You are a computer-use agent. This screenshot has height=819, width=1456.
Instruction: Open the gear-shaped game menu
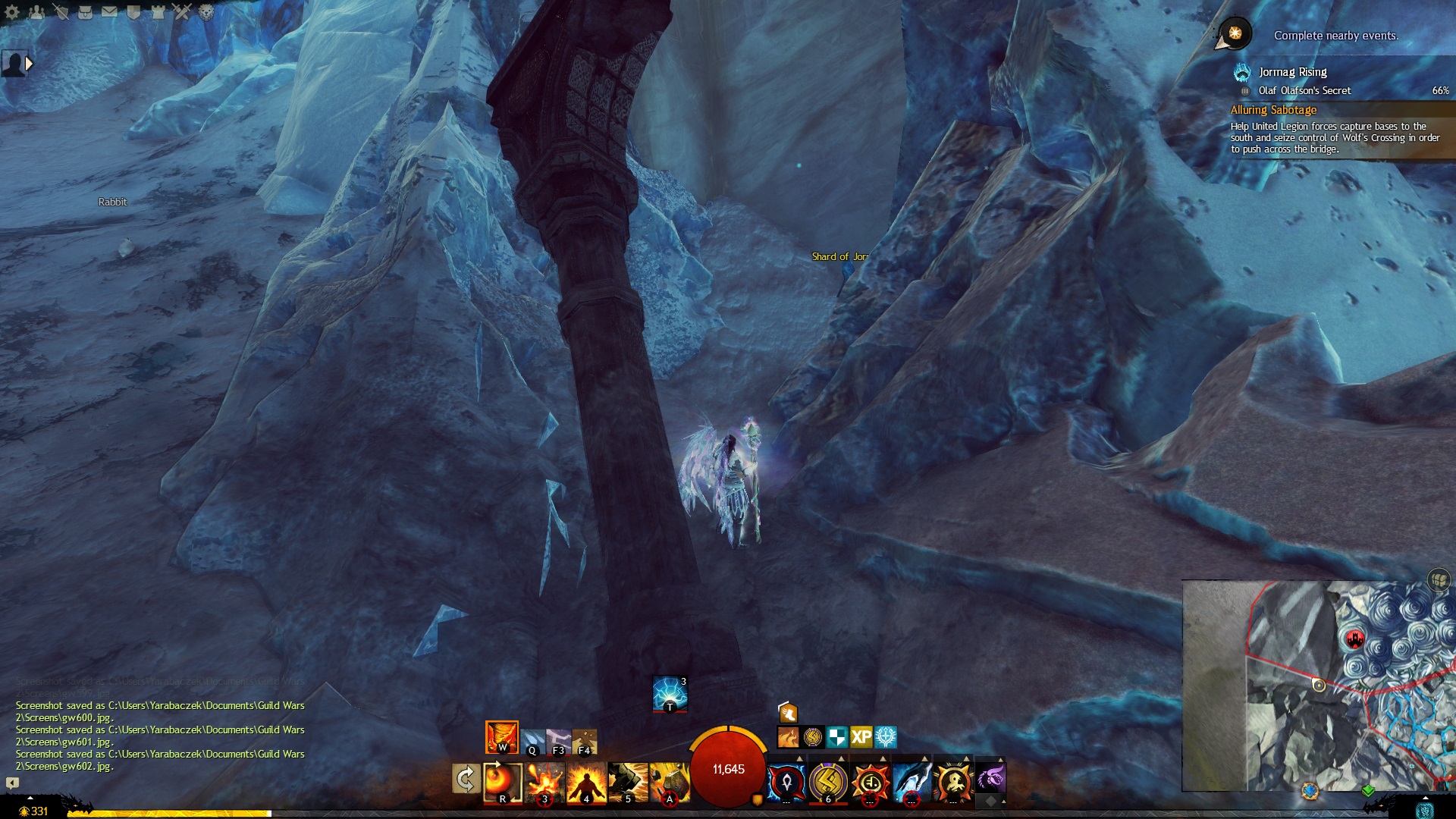(12, 11)
